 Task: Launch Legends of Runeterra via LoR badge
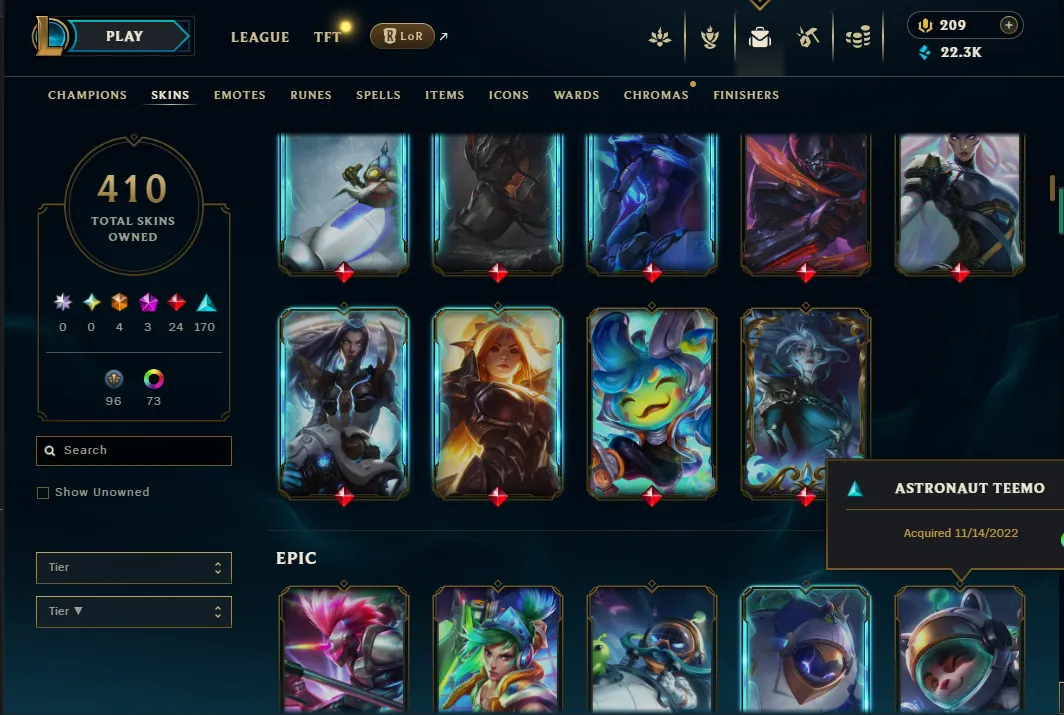(x=402, y=37)
